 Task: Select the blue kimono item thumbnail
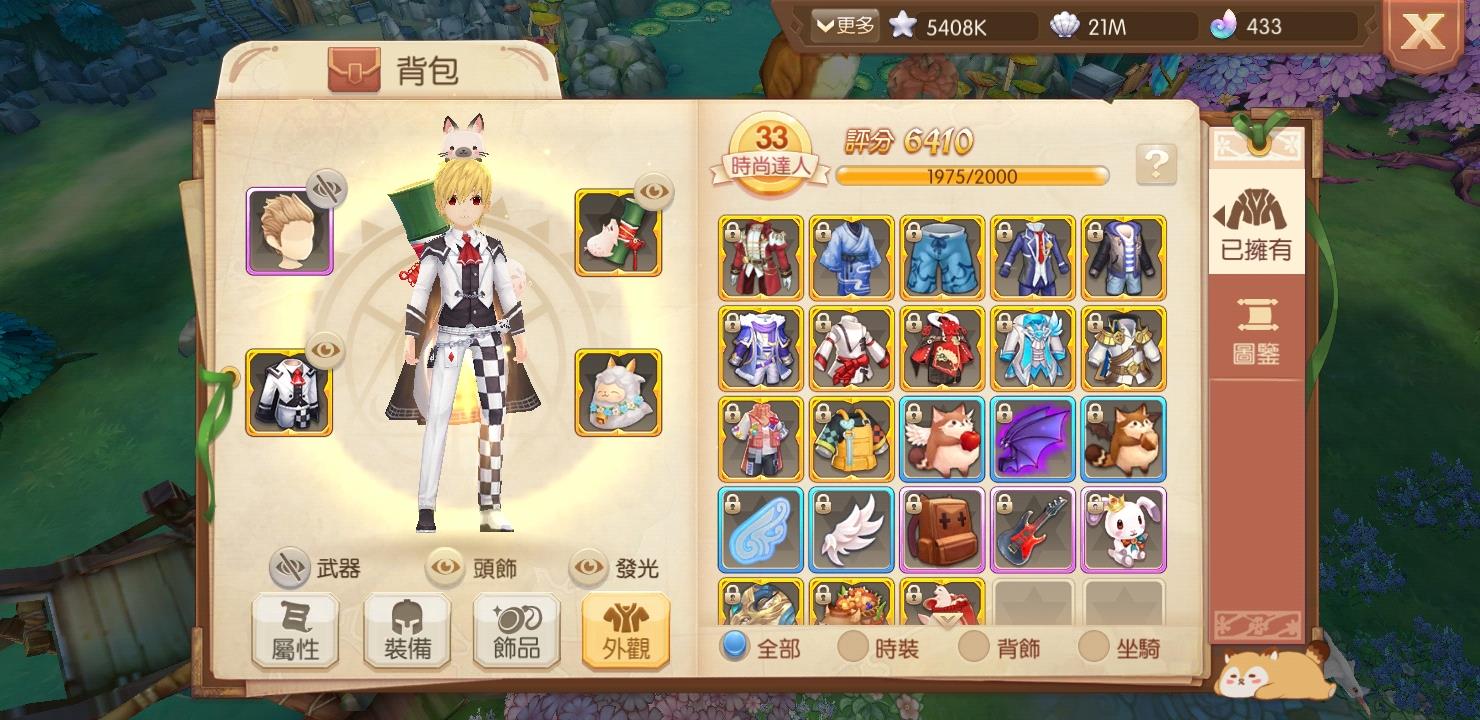tap(851, 259)
